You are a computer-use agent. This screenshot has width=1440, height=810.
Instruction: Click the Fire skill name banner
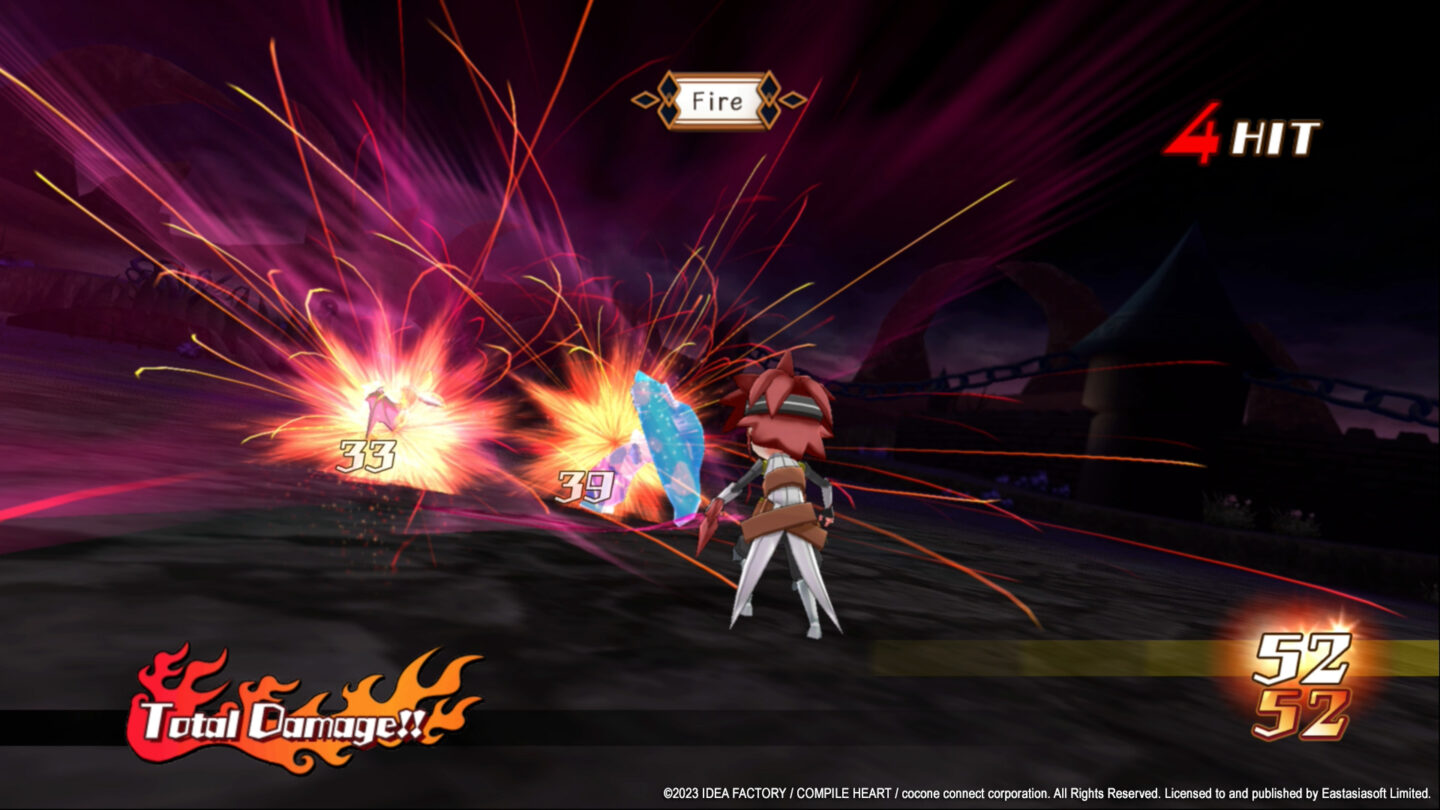coord(718,100)
